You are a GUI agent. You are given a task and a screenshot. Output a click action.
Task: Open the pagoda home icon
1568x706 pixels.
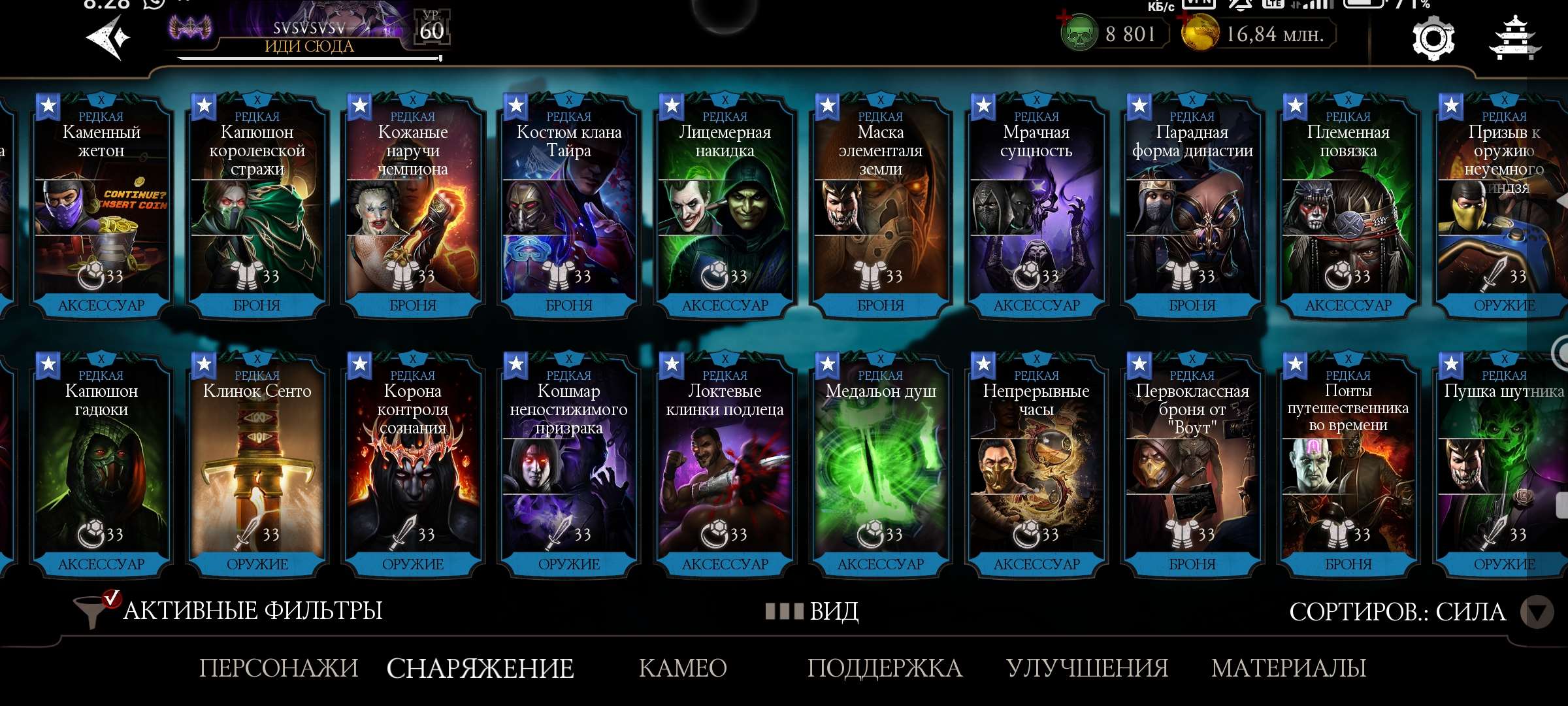tap(1514, 39)
